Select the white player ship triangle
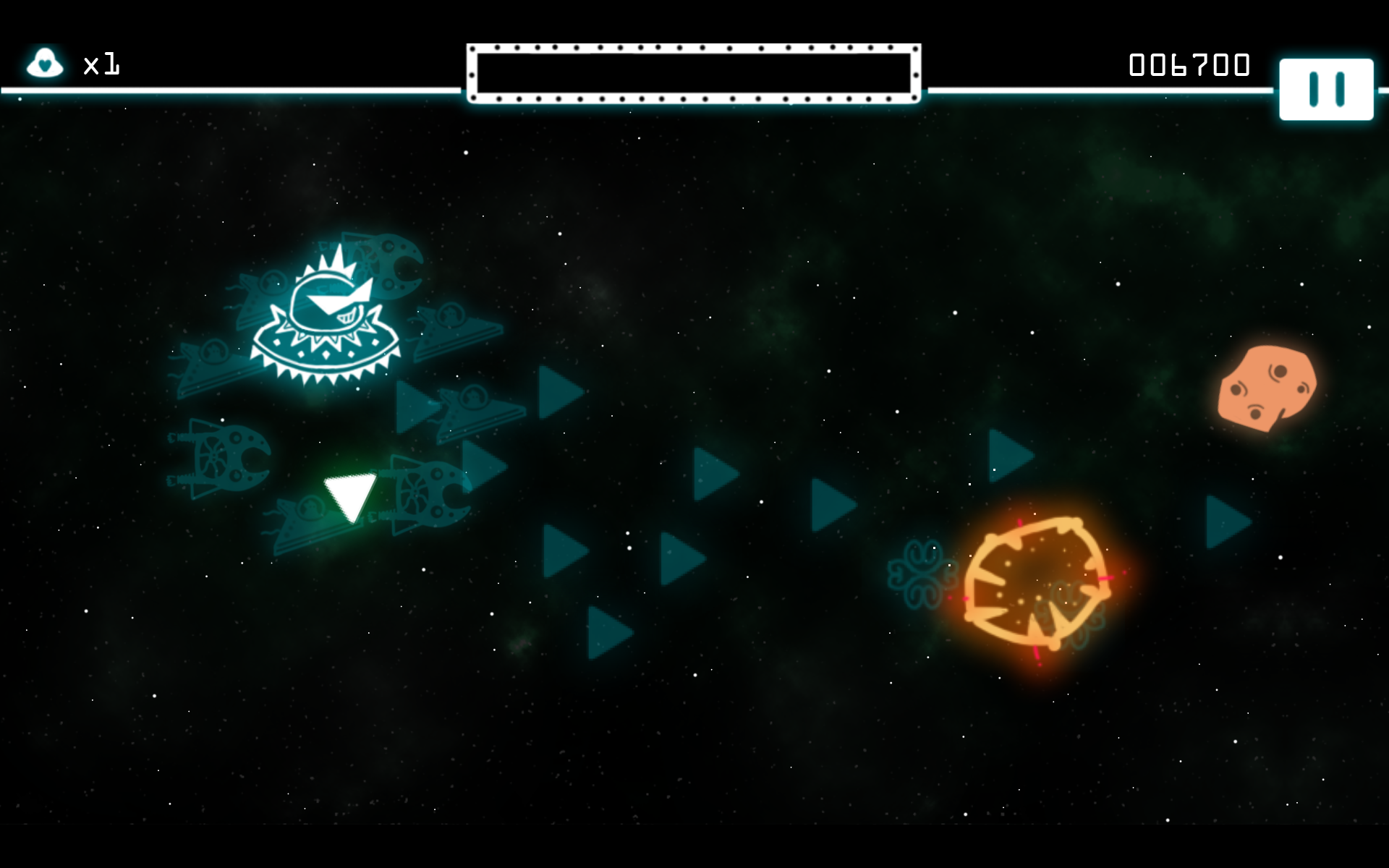1389x868 pixels. coord(350,495)
